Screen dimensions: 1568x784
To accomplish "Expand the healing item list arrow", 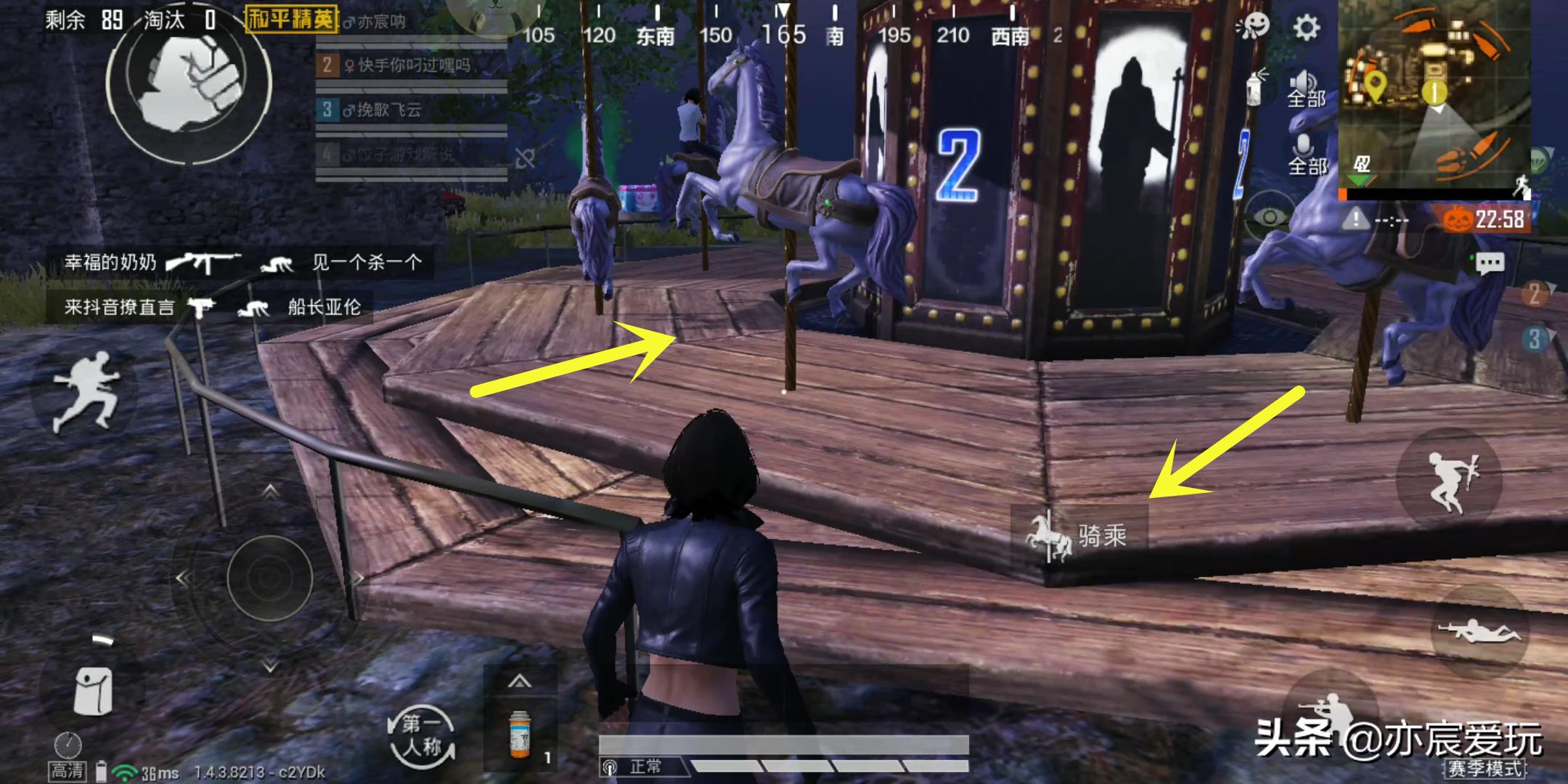I will [519, 681].
